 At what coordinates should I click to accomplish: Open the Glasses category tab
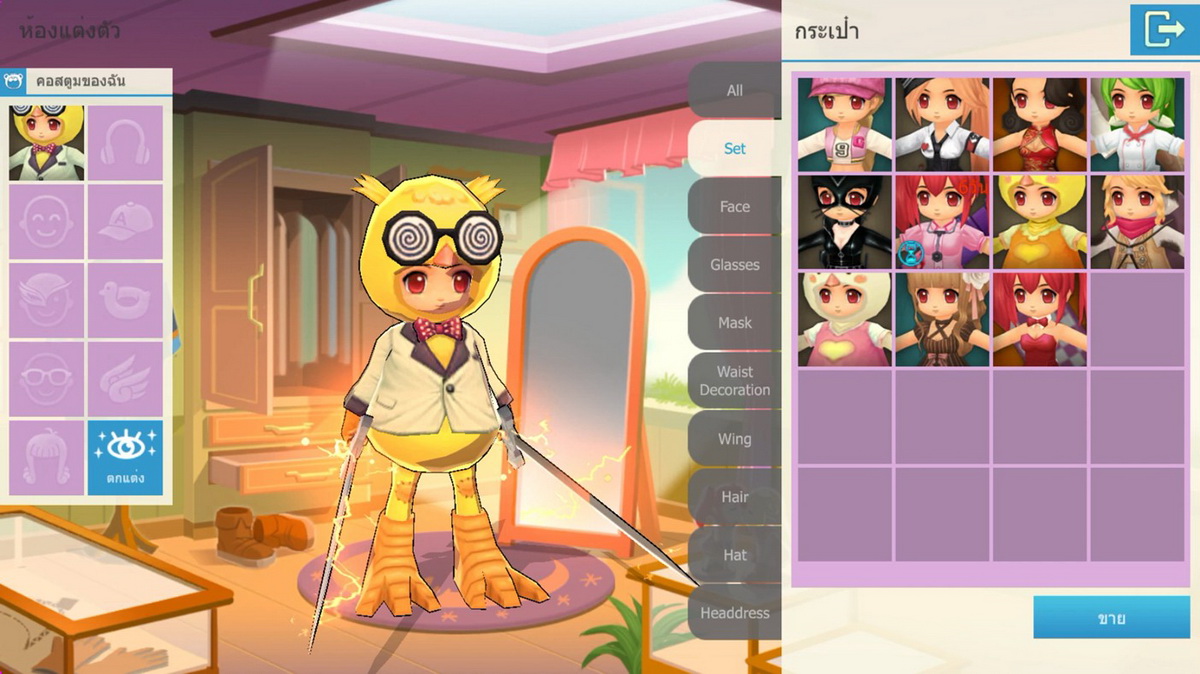[x=734, y=264]
